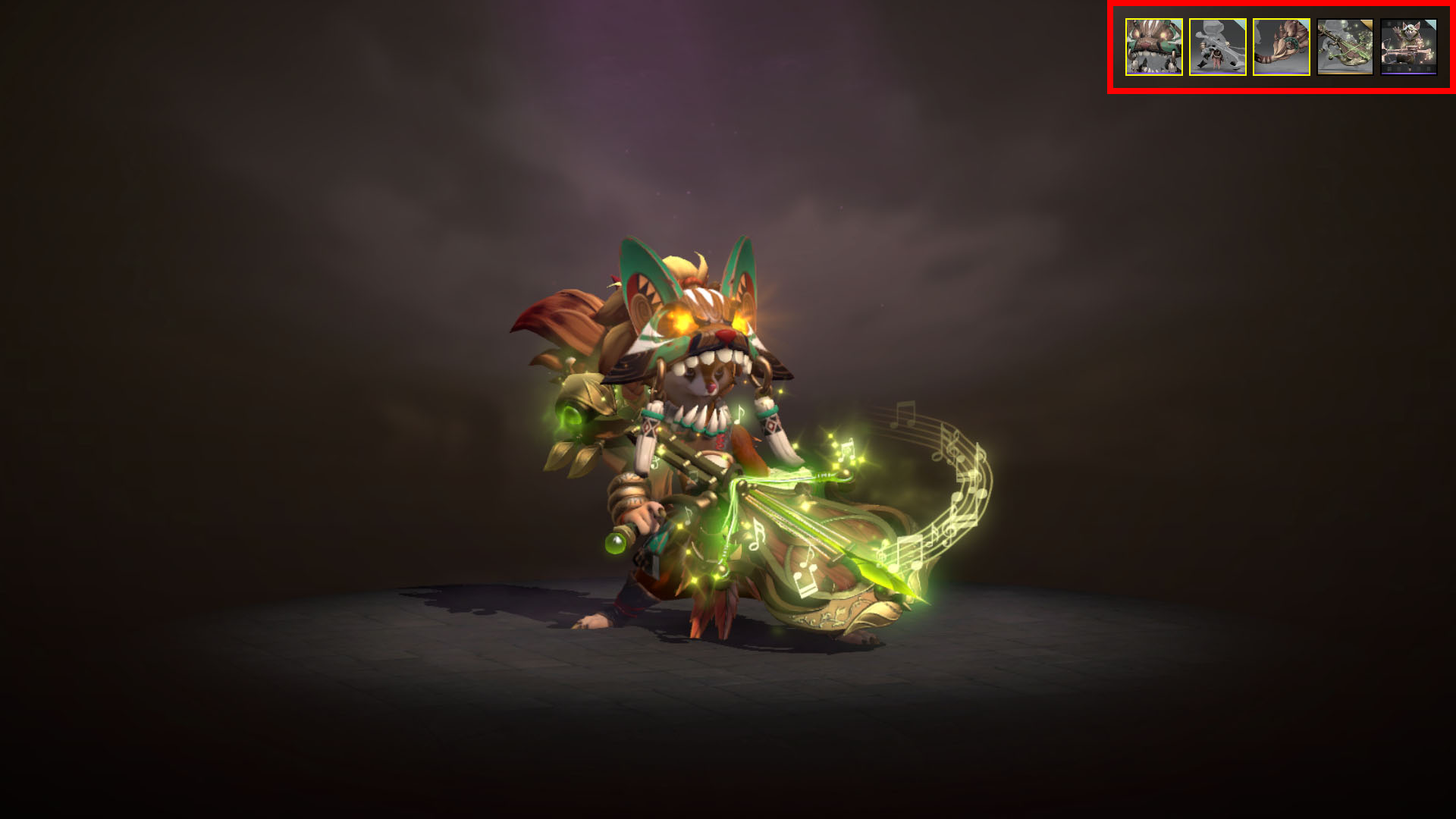Choose the legs and belt armor item
The height and width of the screenshot is (819, 1456).
pyautogui.click(x=1217, y=47)
